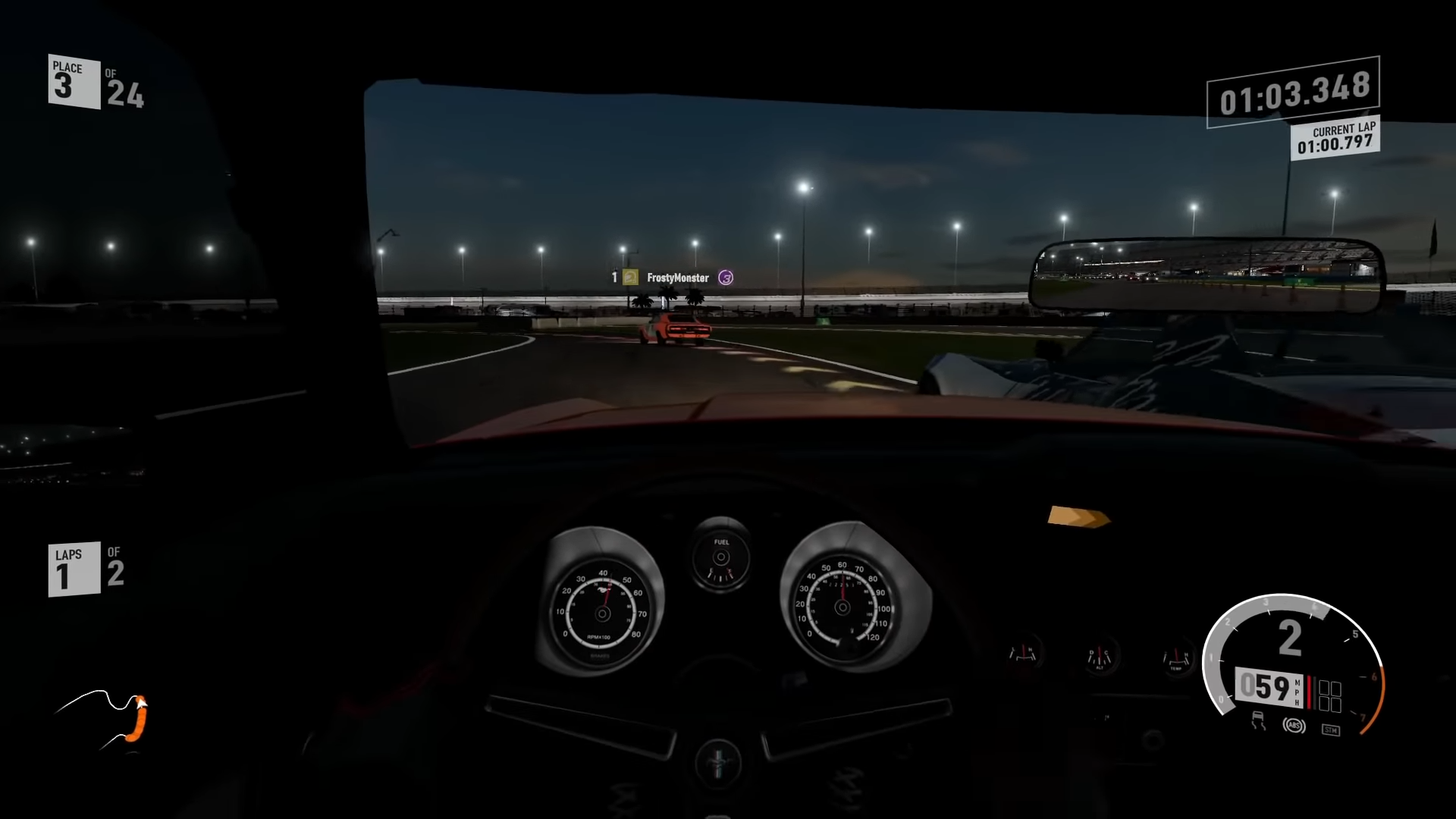1456x819 pixels.
Task: Click the track minimap with position marker
Action: 106,717
